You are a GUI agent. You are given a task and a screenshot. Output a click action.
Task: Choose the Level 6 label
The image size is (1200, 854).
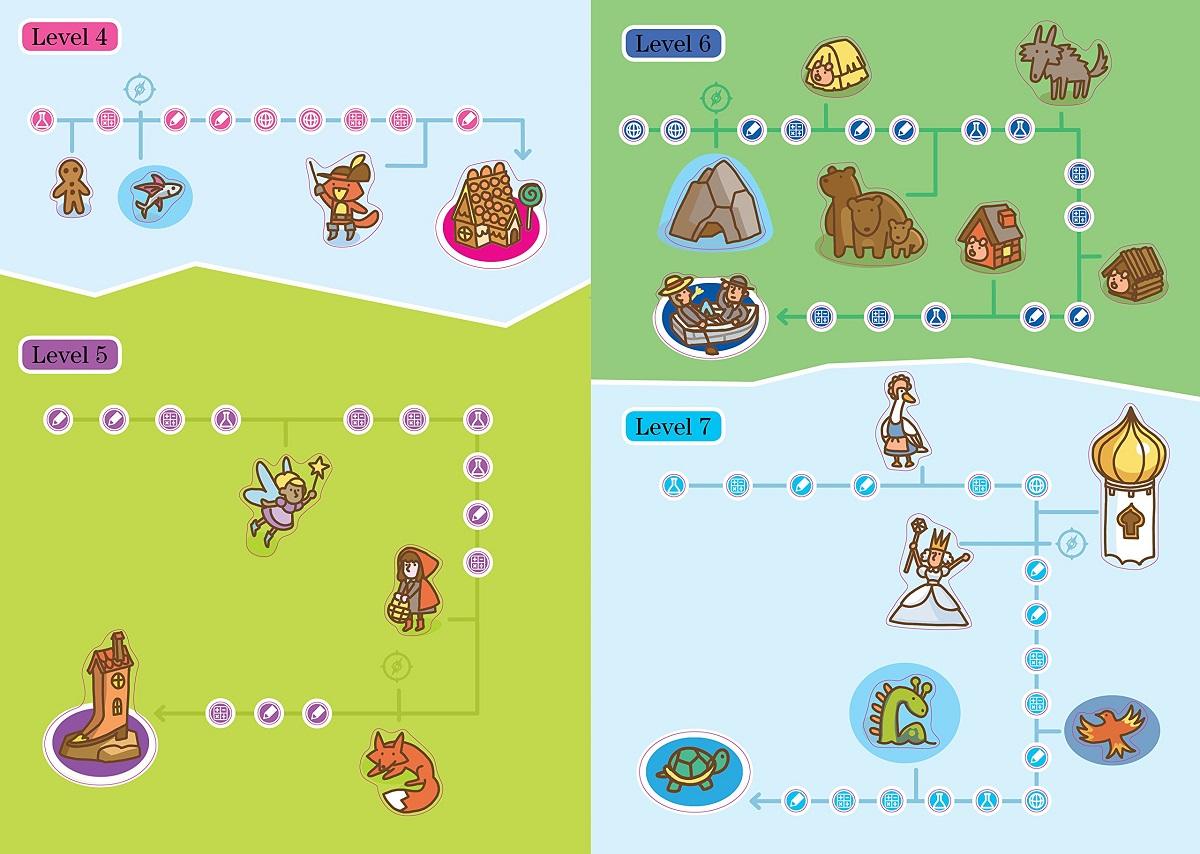pyautogui.click(x=673, y=44)
